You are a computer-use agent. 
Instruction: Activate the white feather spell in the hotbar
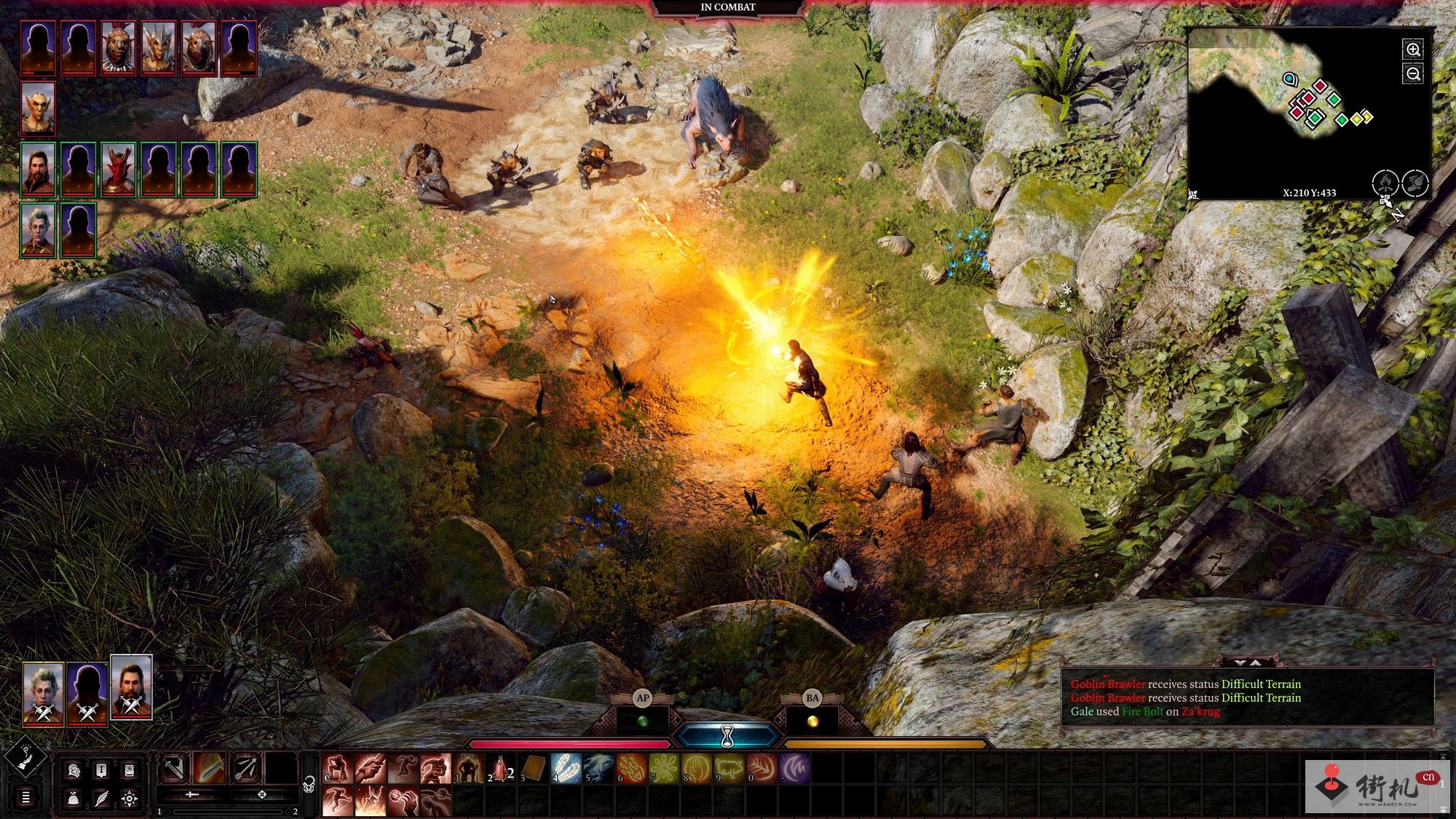pyautogui.click(x=566, y=769)
